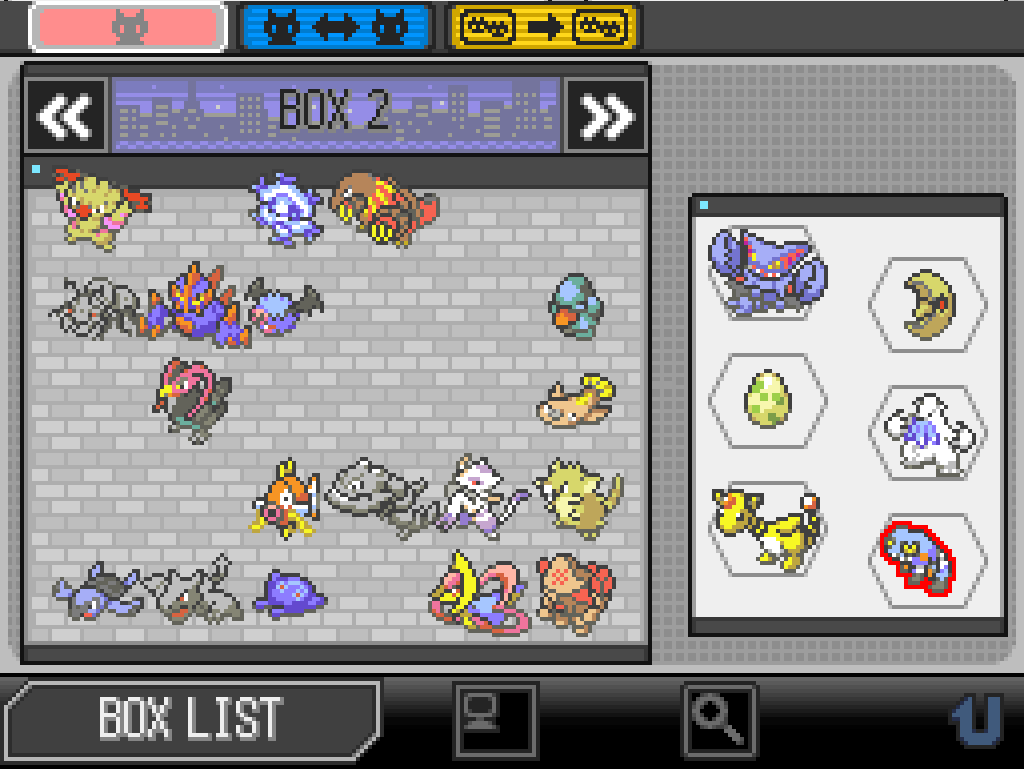Switch to the blue Pokémon swap mode tab
The height and width of the screenshot is (769, 1024).
pos(335,27)
